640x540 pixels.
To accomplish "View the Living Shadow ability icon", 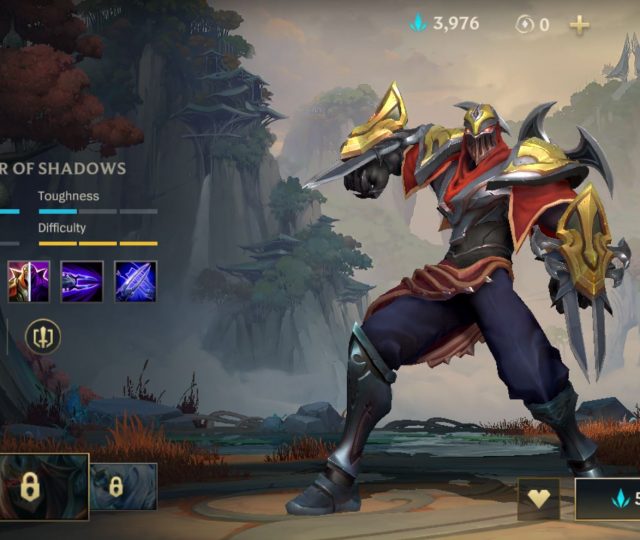I will [x=29, y=281].
